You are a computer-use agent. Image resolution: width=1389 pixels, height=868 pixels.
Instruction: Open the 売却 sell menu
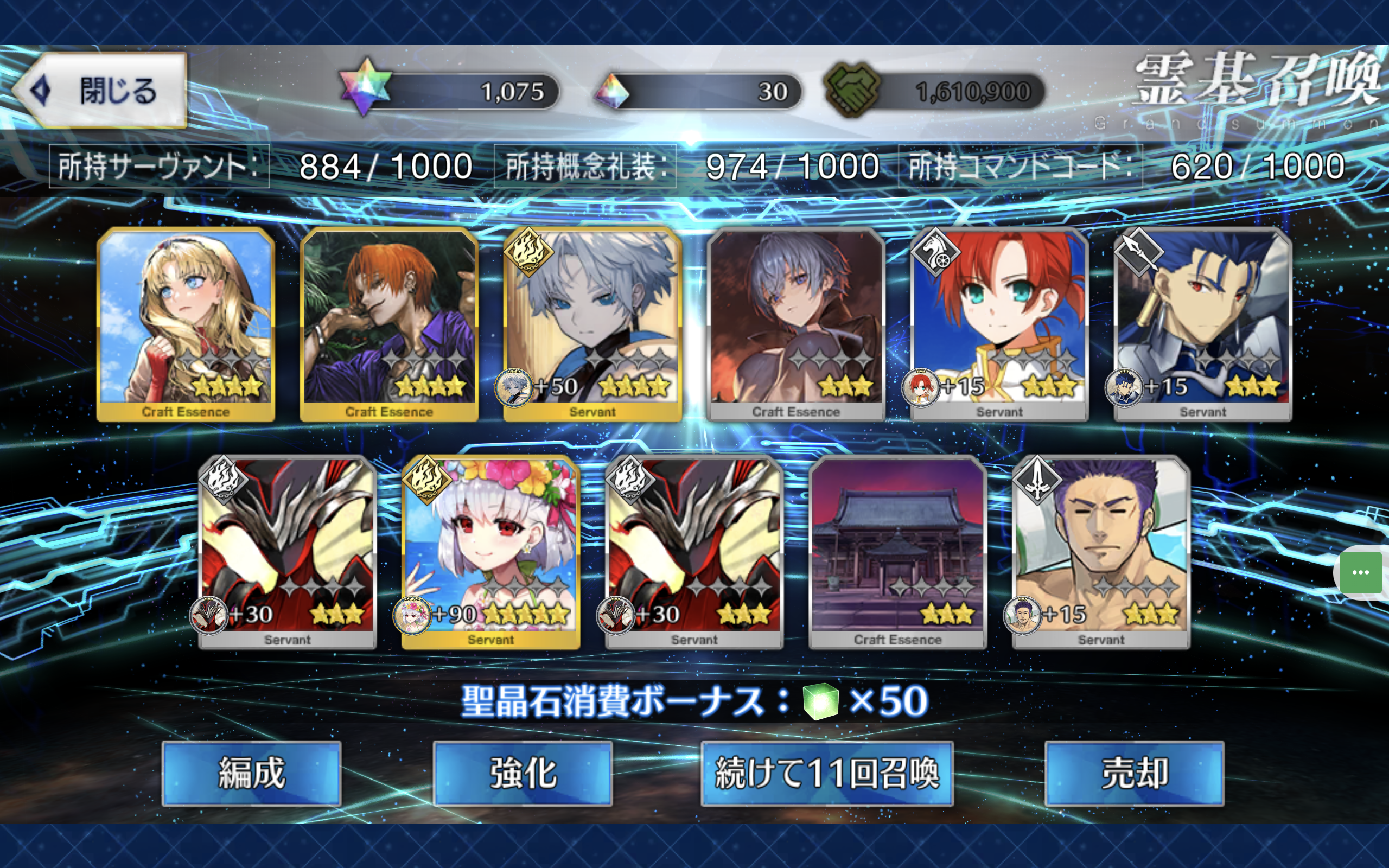[x=1134, y=773]
